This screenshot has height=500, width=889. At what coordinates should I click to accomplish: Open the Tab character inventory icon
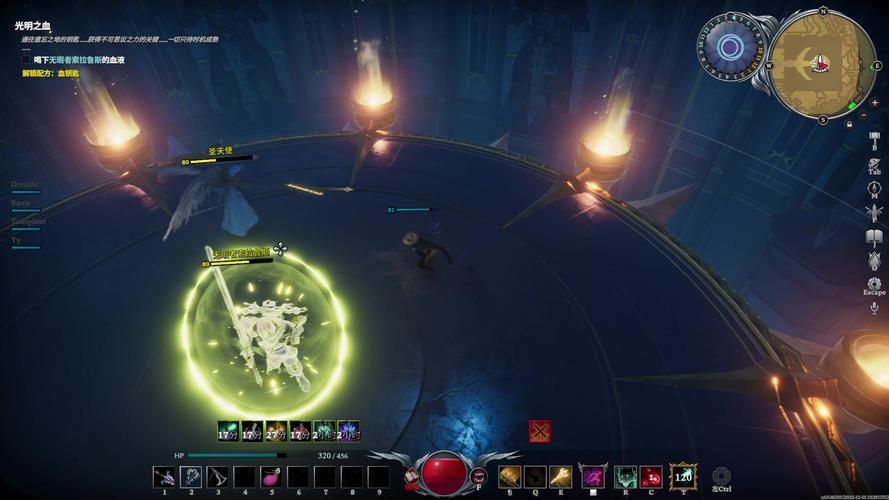[874, 164]
